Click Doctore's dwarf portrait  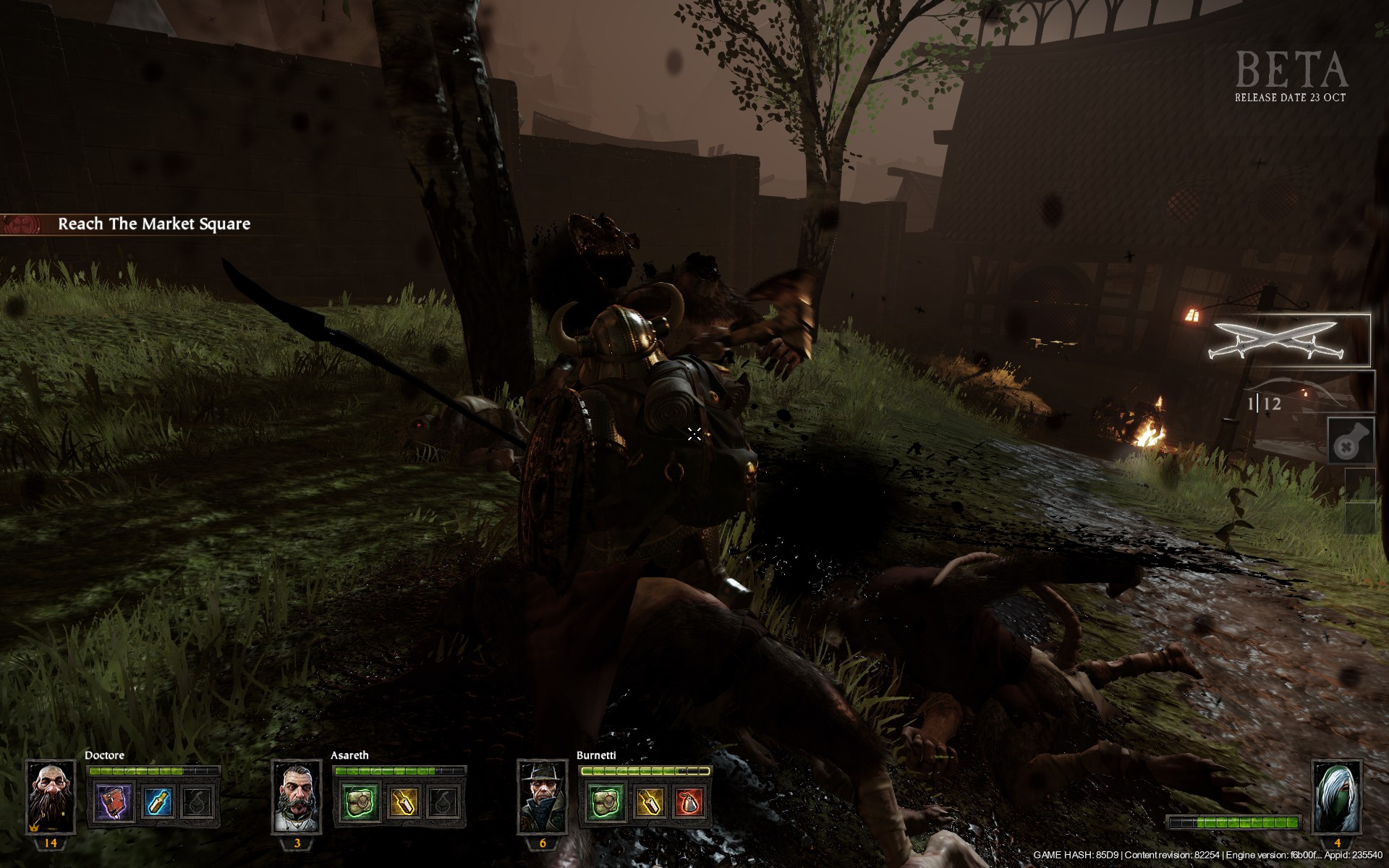point(51,796)
